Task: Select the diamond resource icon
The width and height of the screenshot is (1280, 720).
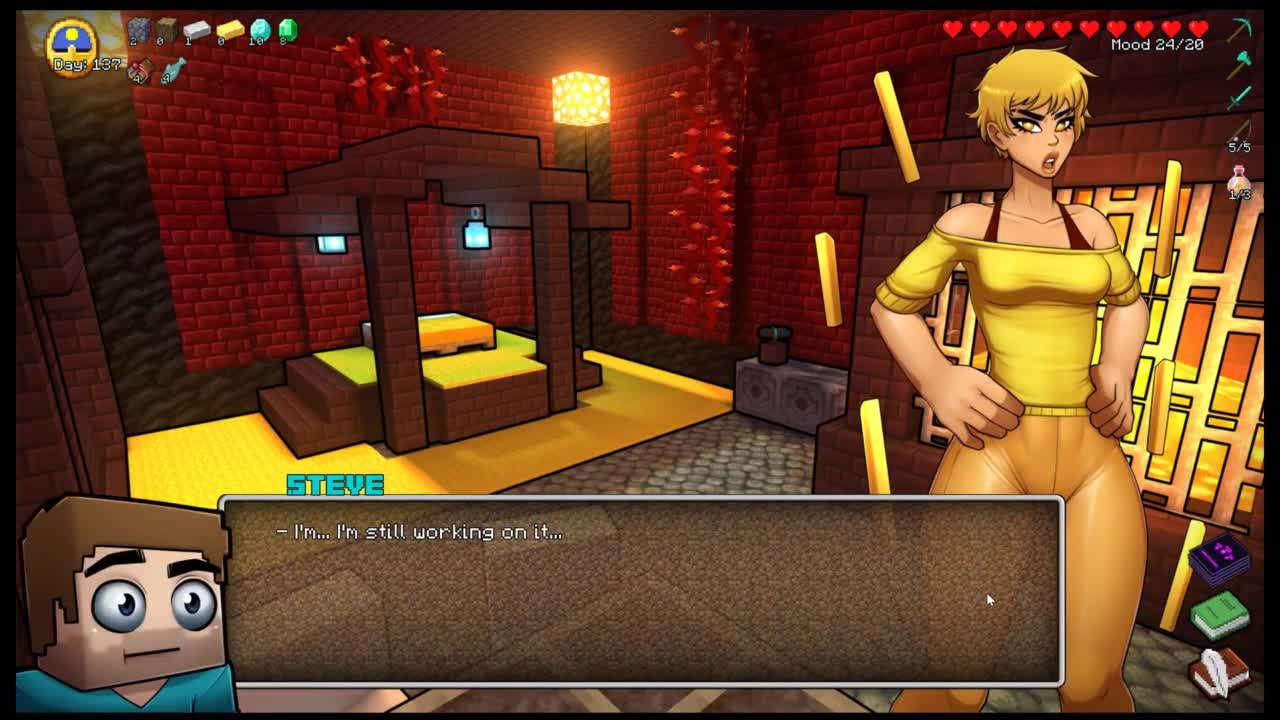Action: [x=260, y=30]
